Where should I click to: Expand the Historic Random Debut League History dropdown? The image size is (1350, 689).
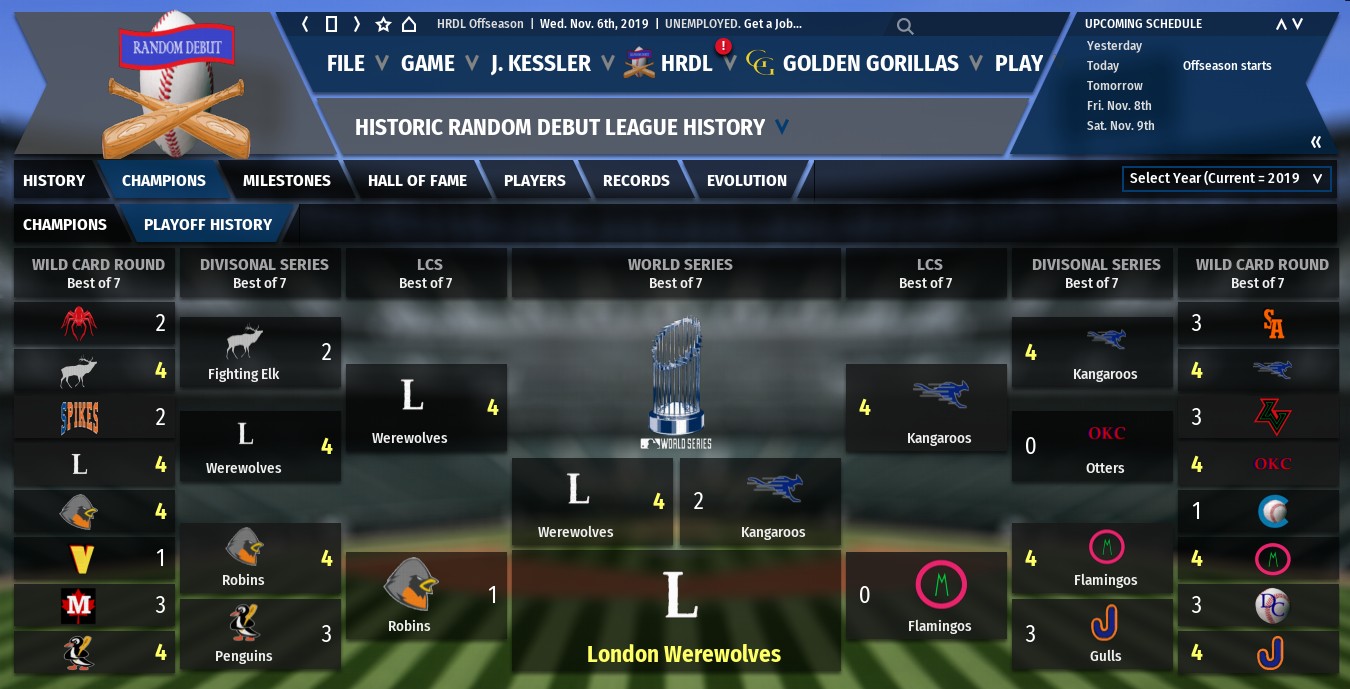pyautogui.click(x=781, y=127)
